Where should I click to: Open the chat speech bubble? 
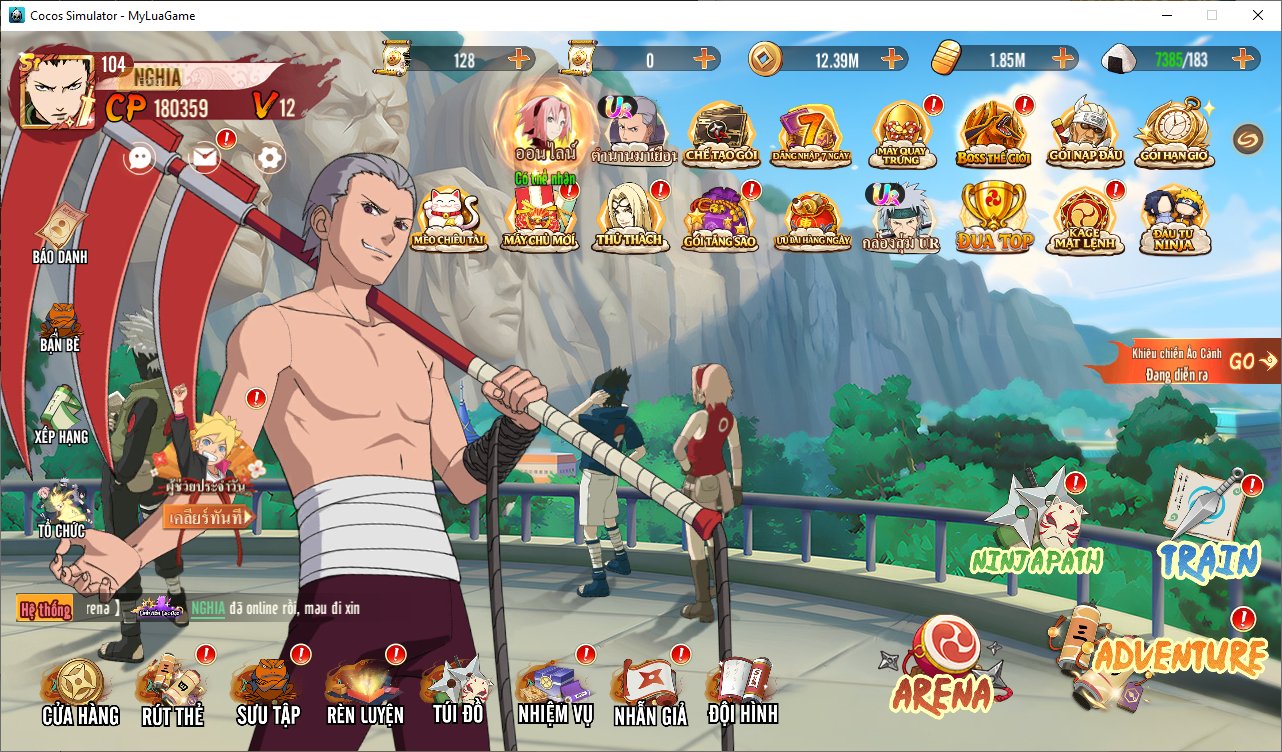click(141, 158)
